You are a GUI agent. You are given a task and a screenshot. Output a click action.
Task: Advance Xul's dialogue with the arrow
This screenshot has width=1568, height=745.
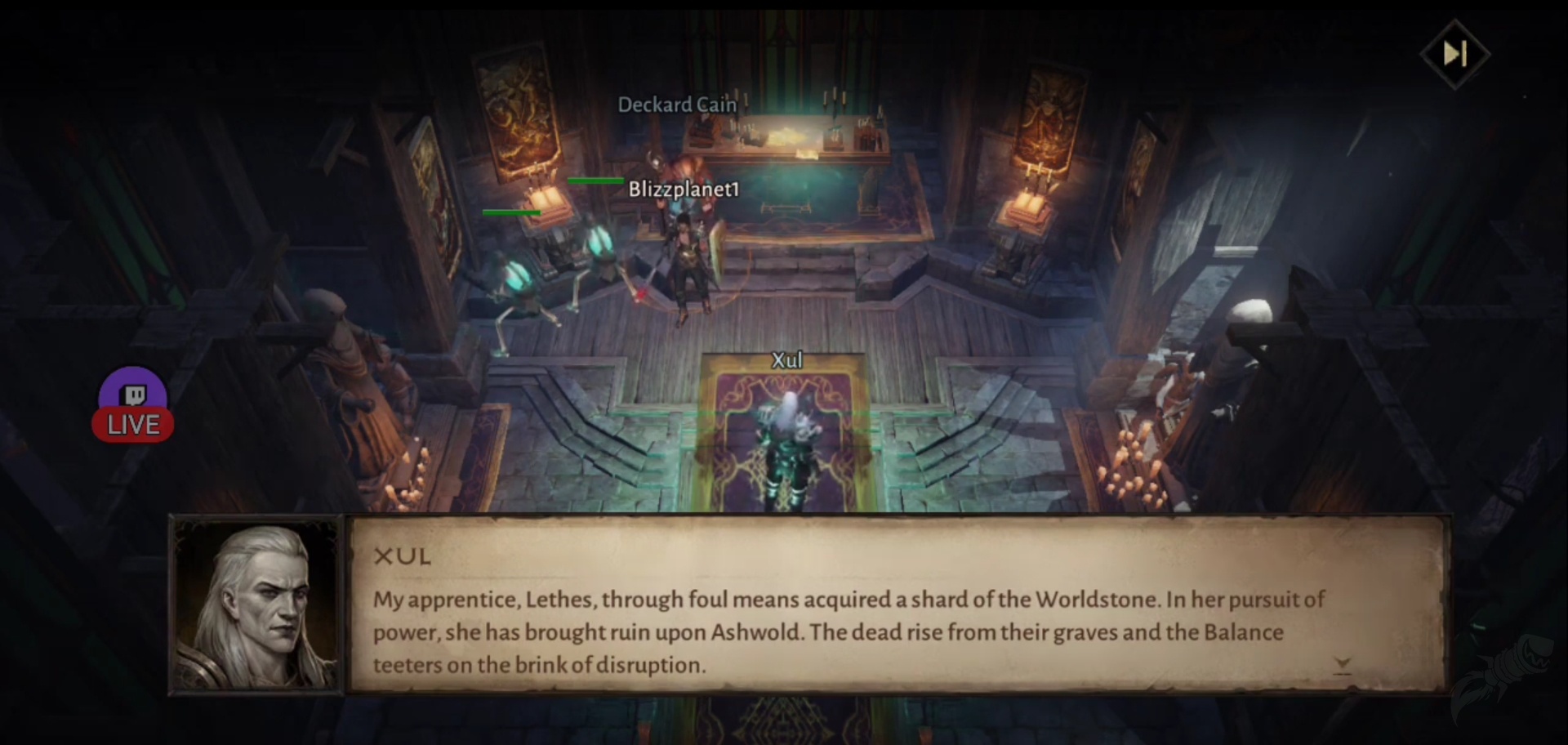(x=1342, y=665)
